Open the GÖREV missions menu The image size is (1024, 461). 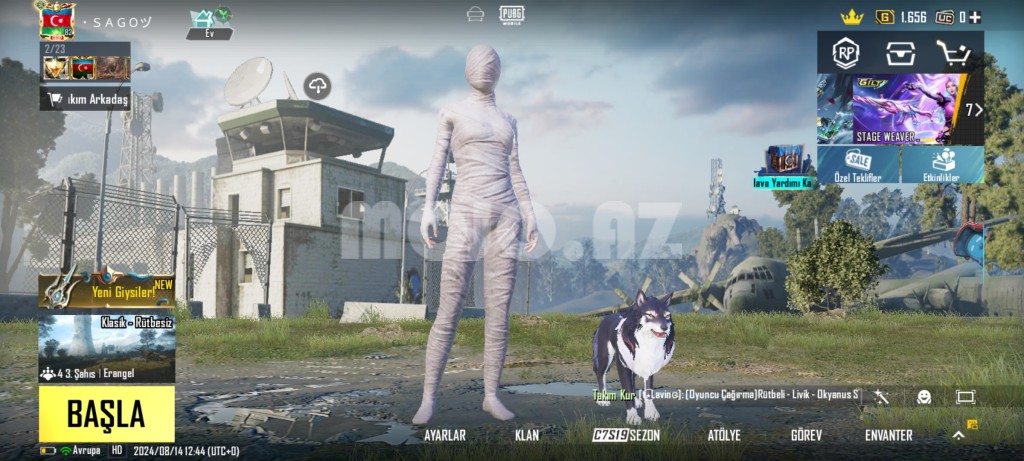click(806, 436)
